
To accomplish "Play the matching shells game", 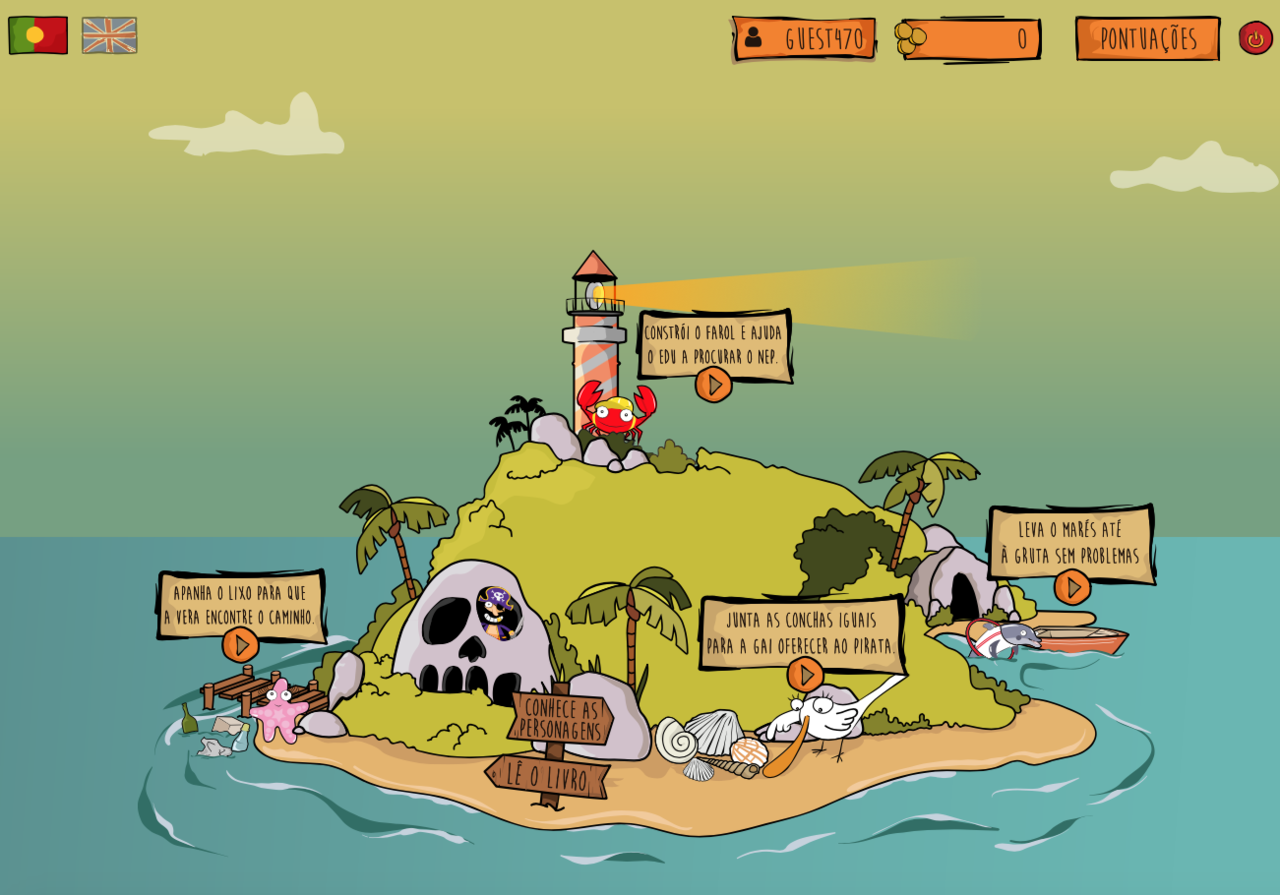I will click(805, 675).
